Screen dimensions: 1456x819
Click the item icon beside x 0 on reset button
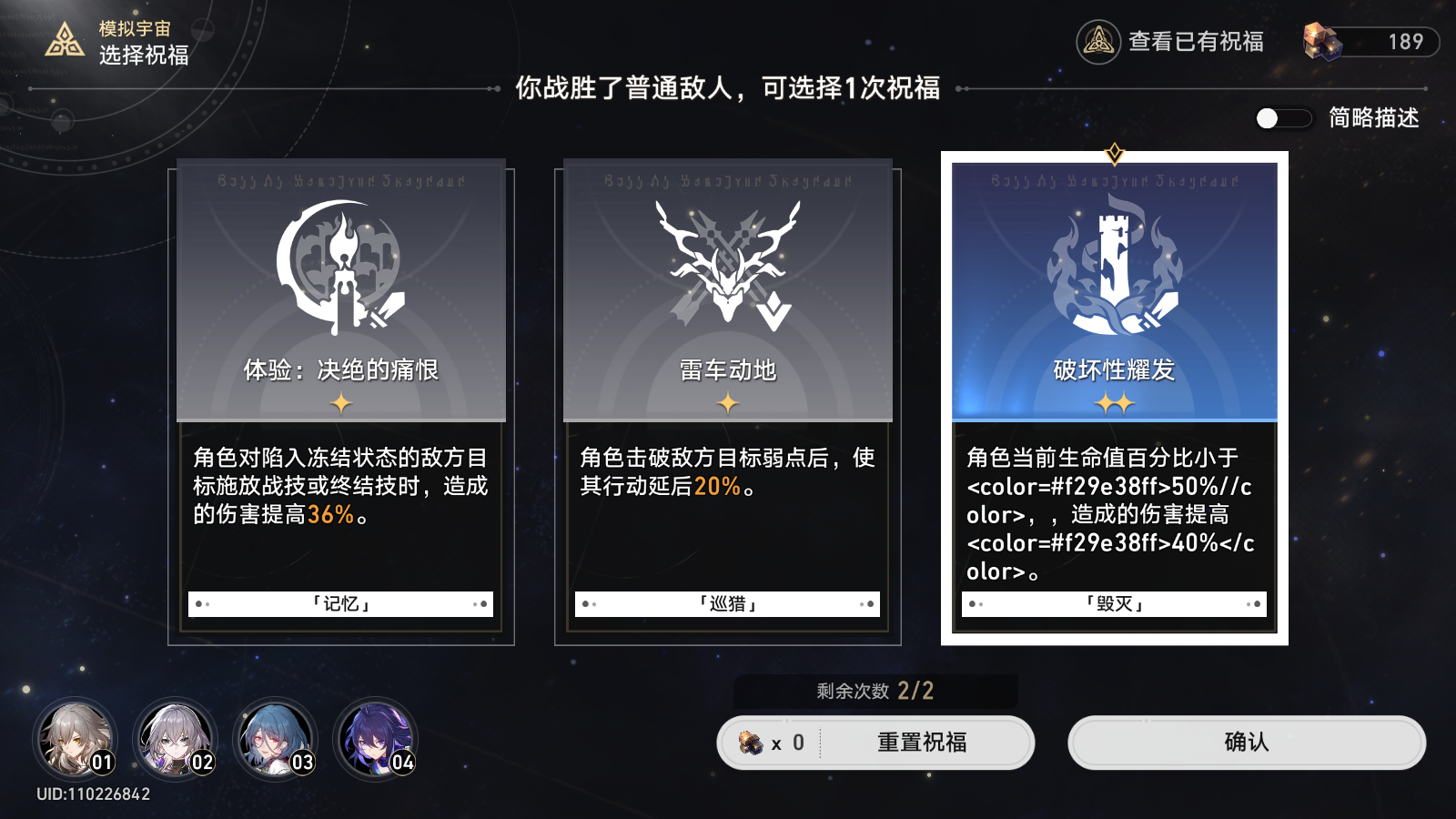point(753,742)
